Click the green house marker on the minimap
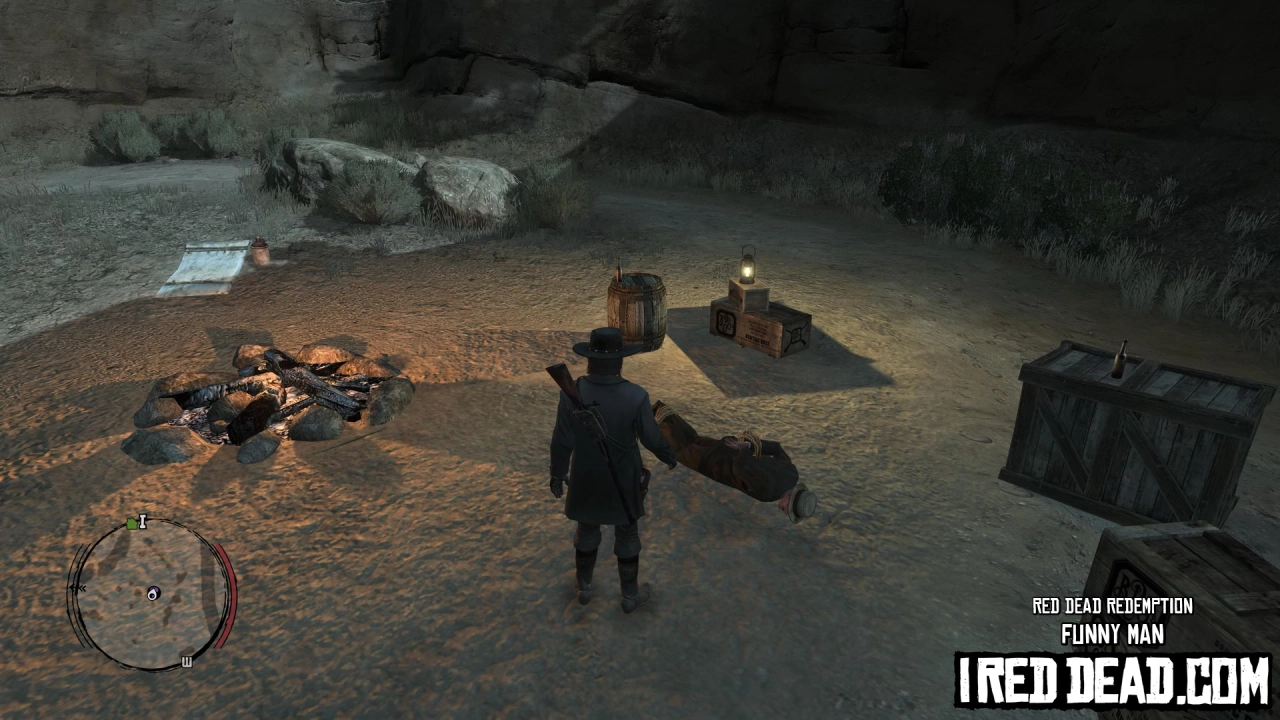Screen dimensions: 1280x720 click(x=131, y=523)
